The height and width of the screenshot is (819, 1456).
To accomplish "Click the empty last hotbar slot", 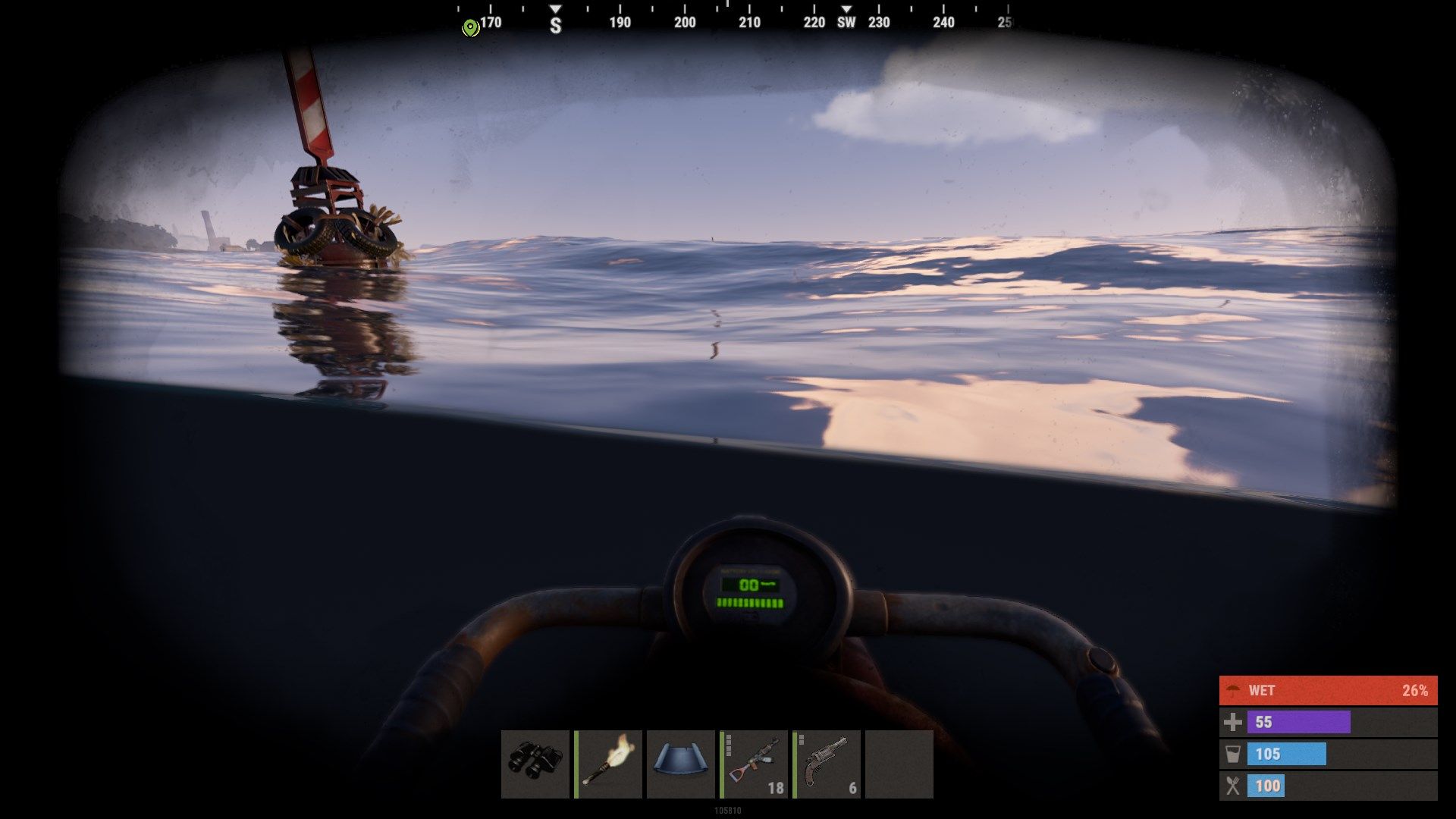I will tap(899, 764).
